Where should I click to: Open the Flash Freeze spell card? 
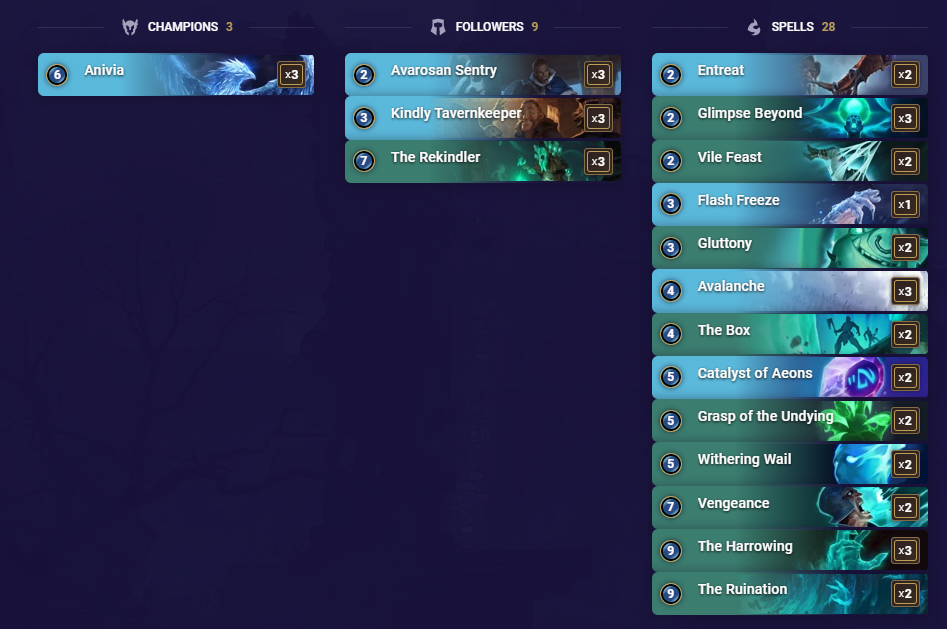point(789,204)
